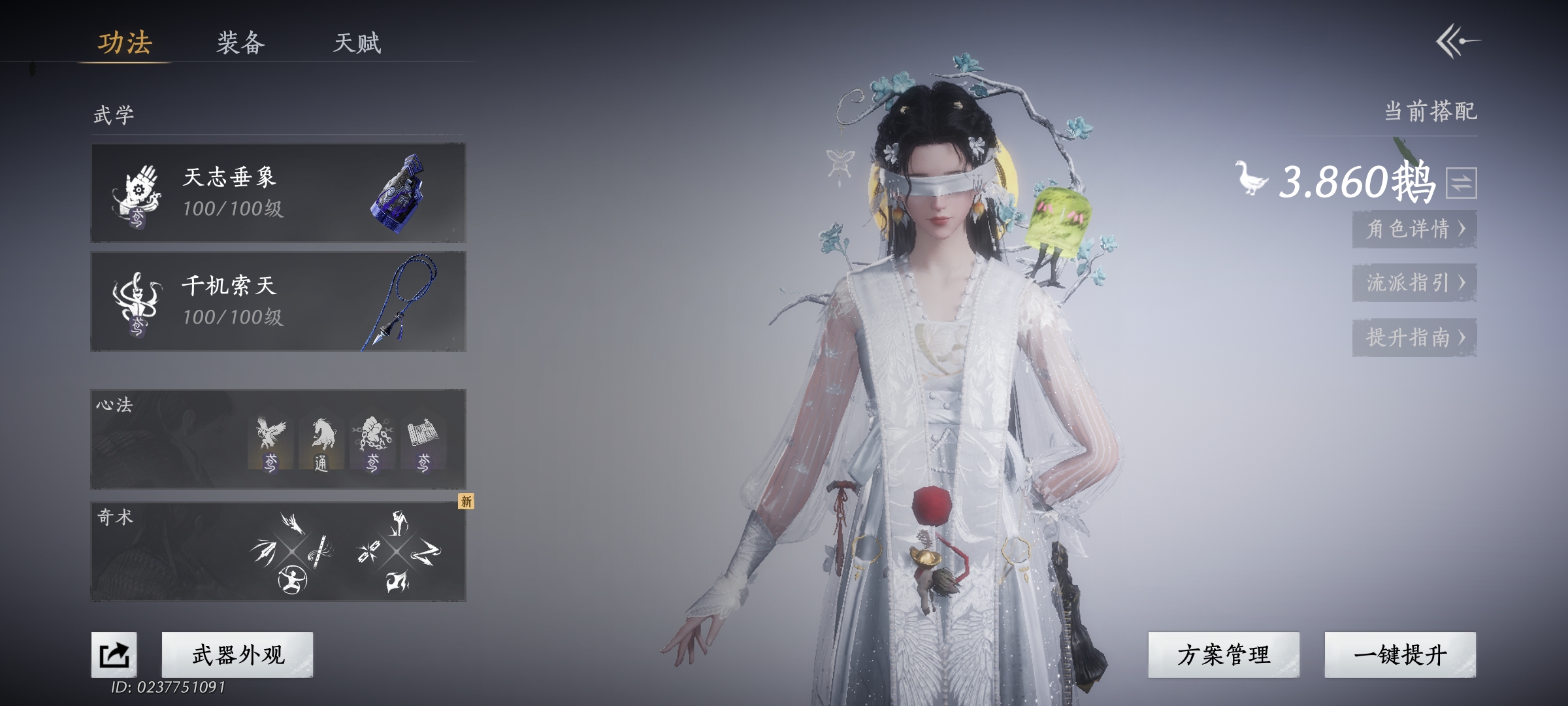Open the 天赋 tab

(357, 43)
